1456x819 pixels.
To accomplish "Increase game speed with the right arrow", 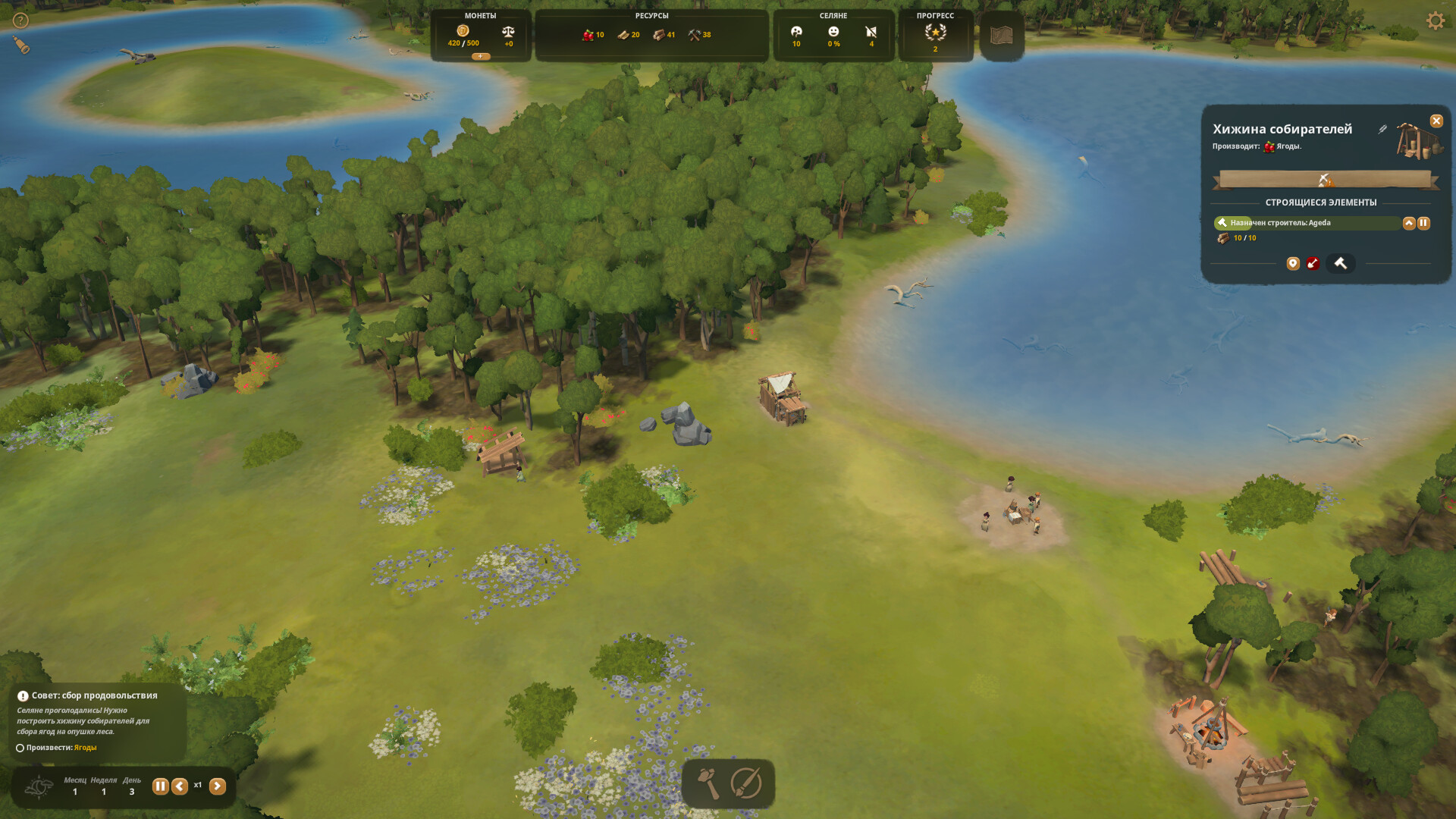I will [x=218, y=786].
